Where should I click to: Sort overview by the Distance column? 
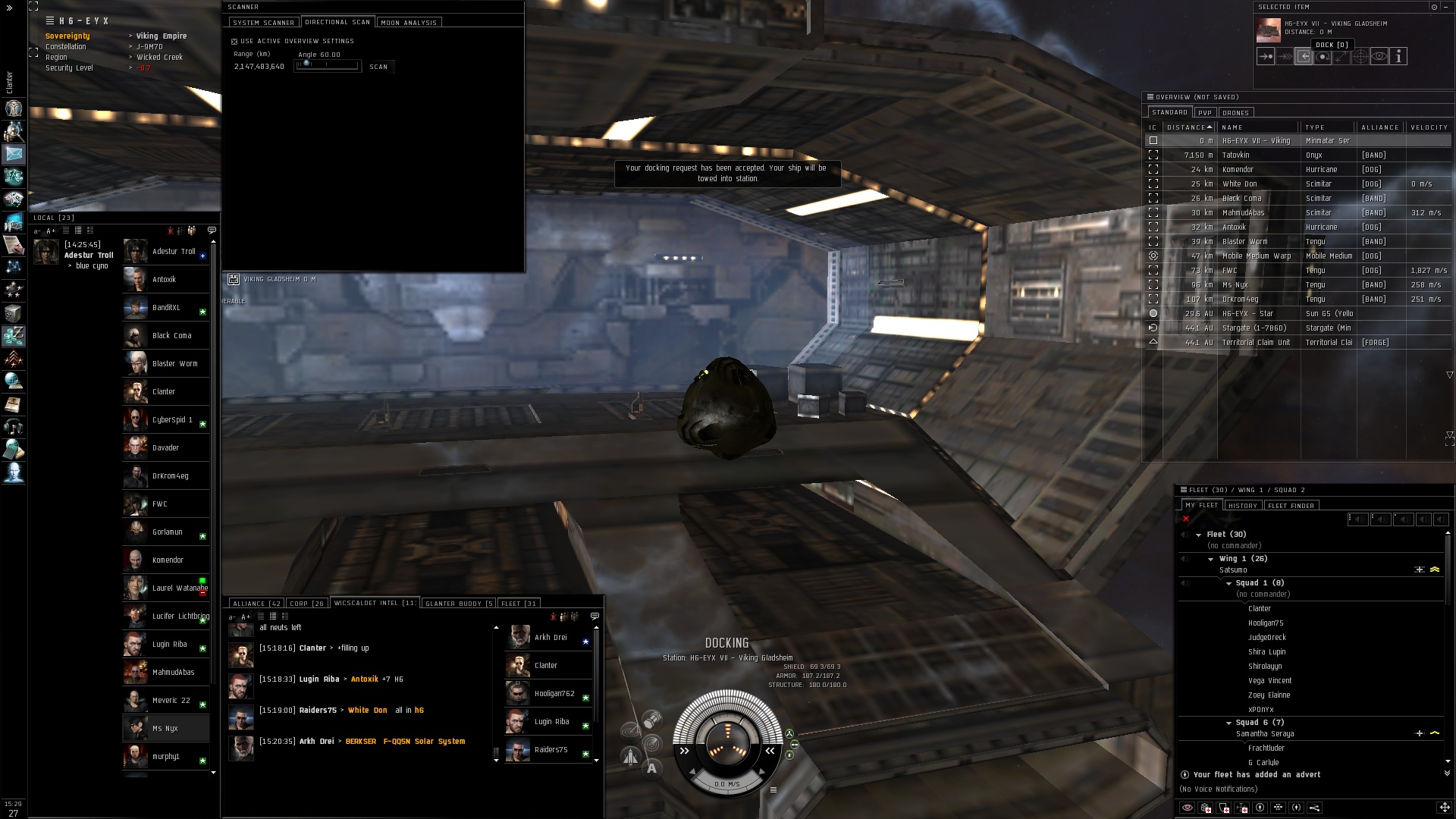(1187, 127)
